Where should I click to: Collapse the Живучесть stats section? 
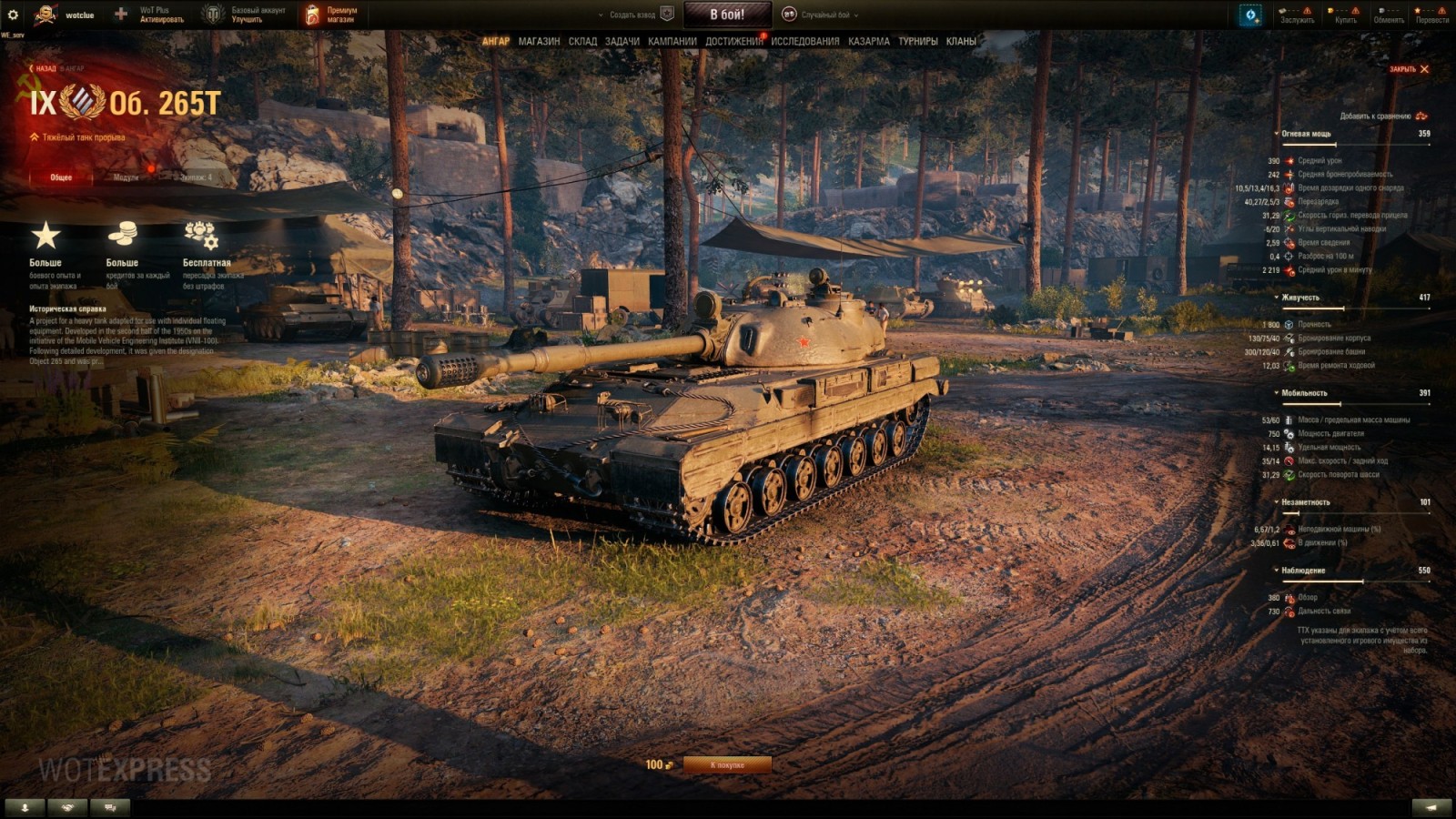tap(1276, 298)
